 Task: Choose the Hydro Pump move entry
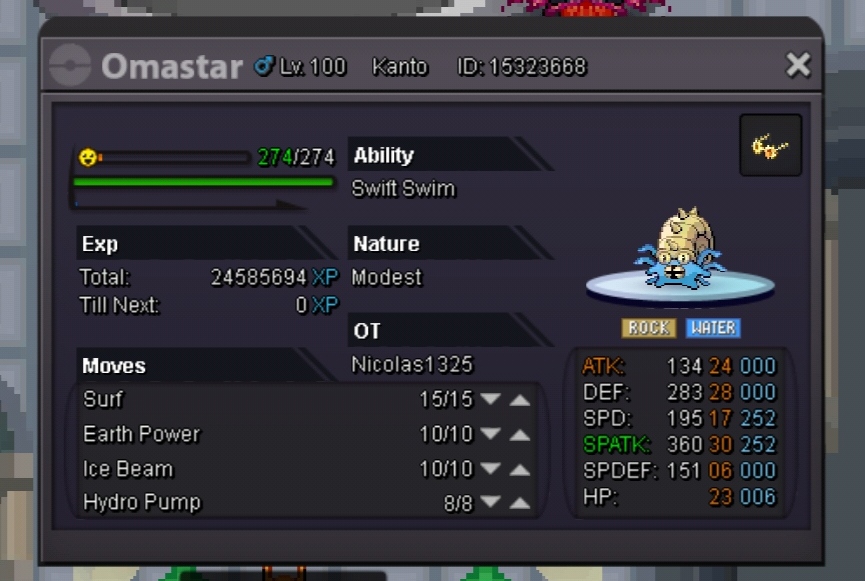tap(142, 503)
